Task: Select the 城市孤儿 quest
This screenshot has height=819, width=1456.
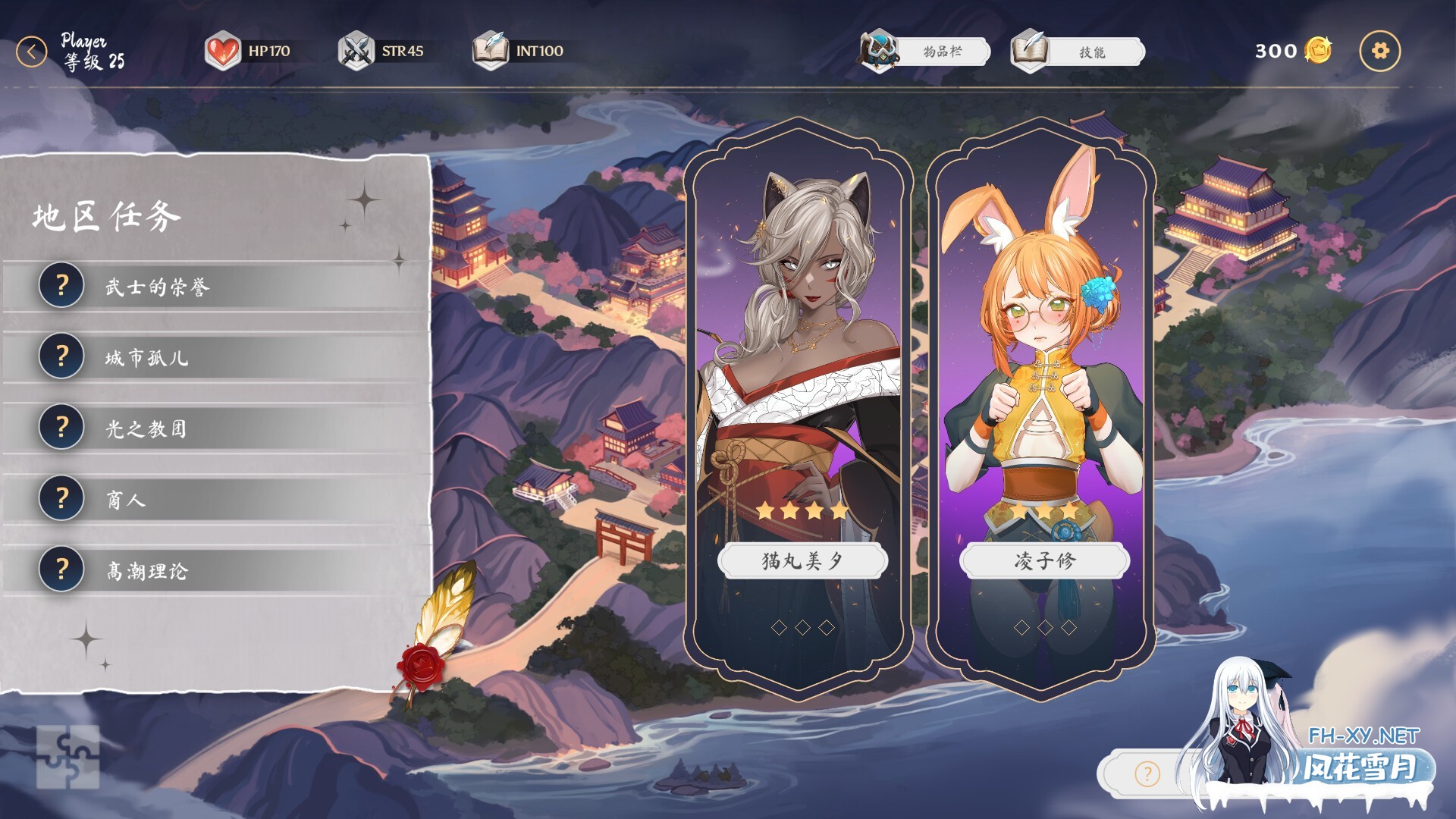Action: click(x=216, y=357)
